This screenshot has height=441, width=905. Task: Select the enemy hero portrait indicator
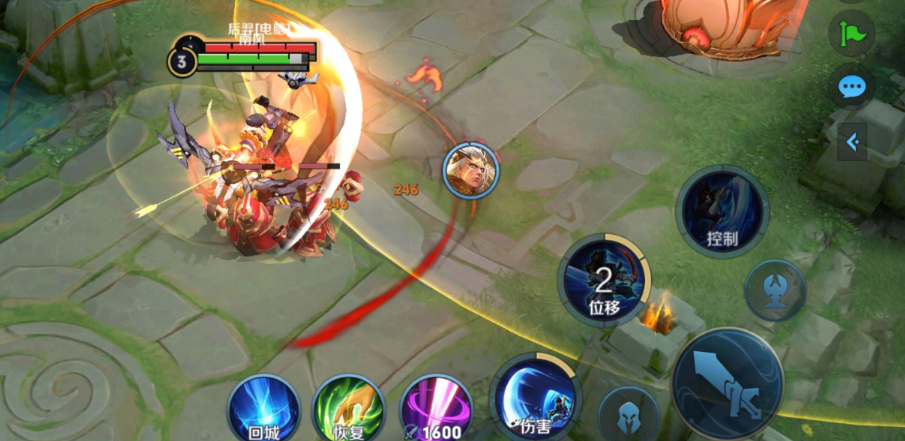coord(470,168)
